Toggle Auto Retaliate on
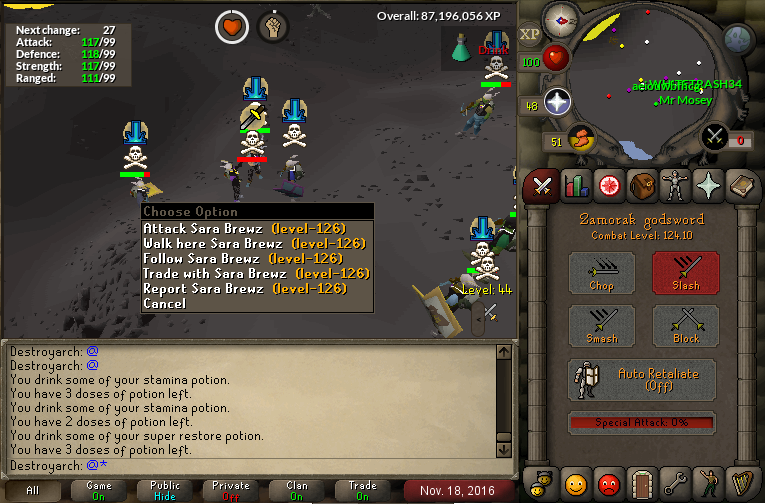The image size is (765, 504). [643, 380]
